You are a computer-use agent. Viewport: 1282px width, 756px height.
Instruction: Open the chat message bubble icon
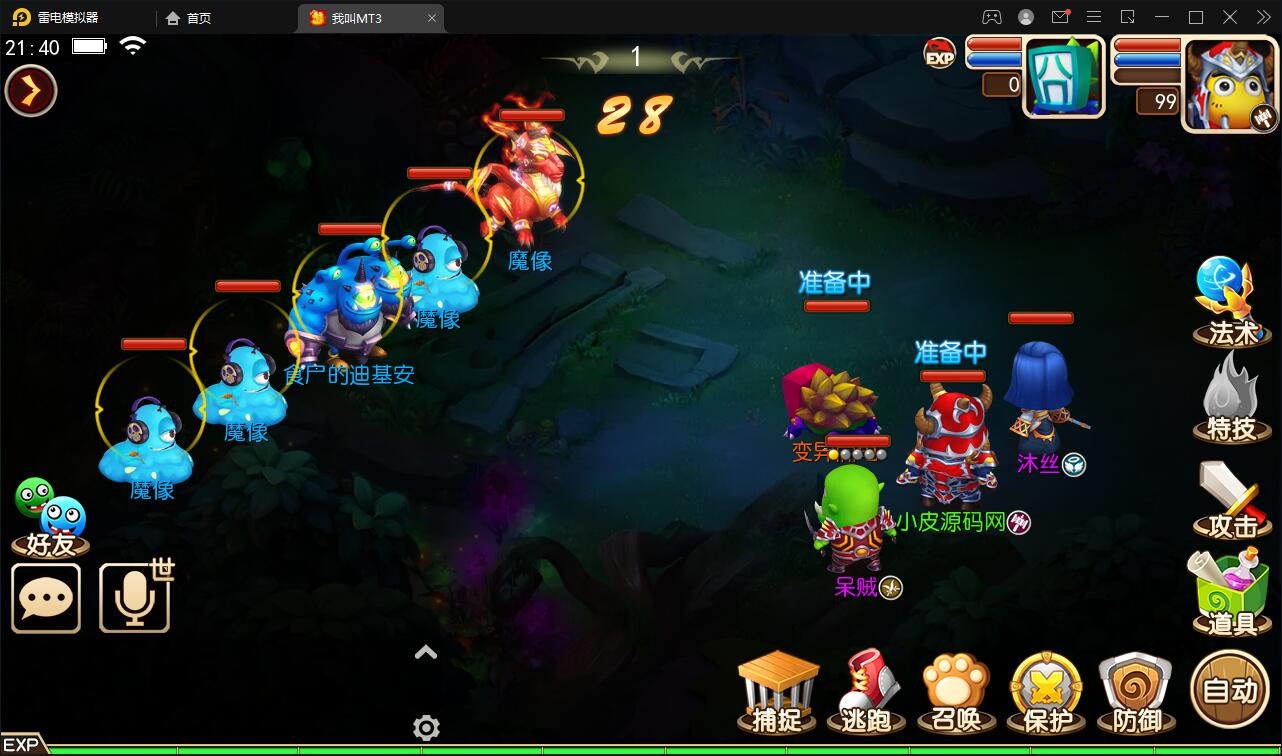point(46,598)
